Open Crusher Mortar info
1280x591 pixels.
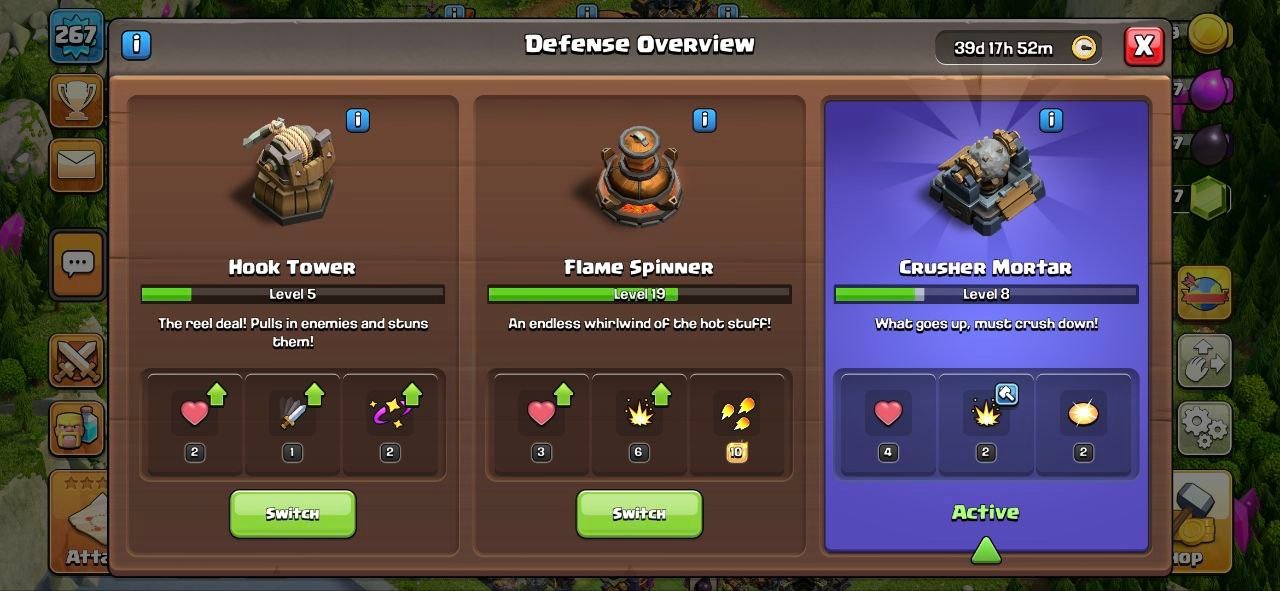tap(1050, 121)
